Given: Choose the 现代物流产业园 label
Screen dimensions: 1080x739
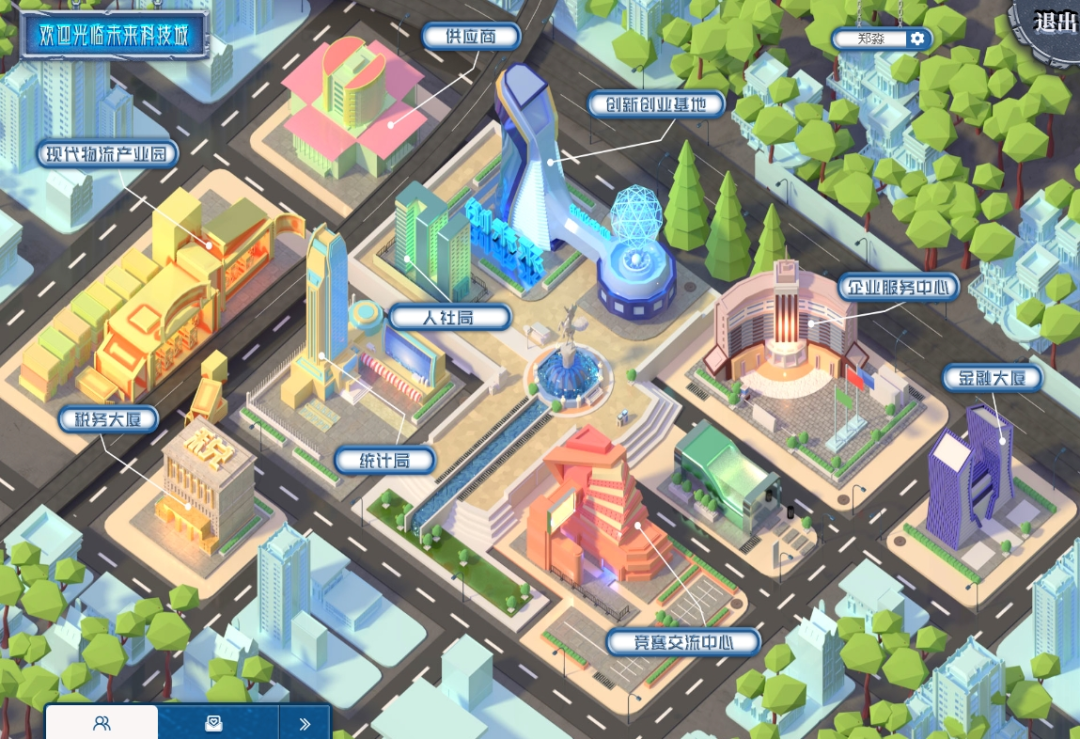Looking at the screenshot, I should coord(108,154).
